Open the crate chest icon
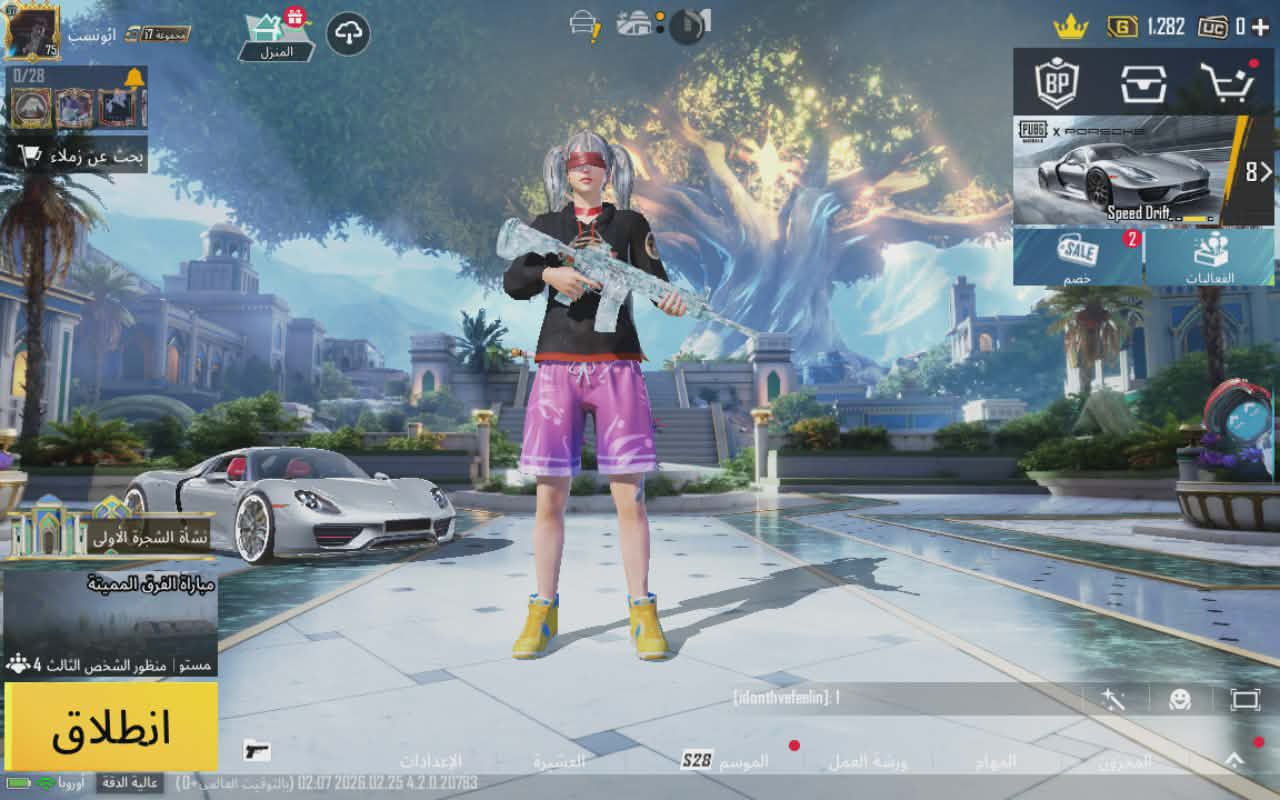This screenshot has height=800, width=1280. coord(1143,84)
